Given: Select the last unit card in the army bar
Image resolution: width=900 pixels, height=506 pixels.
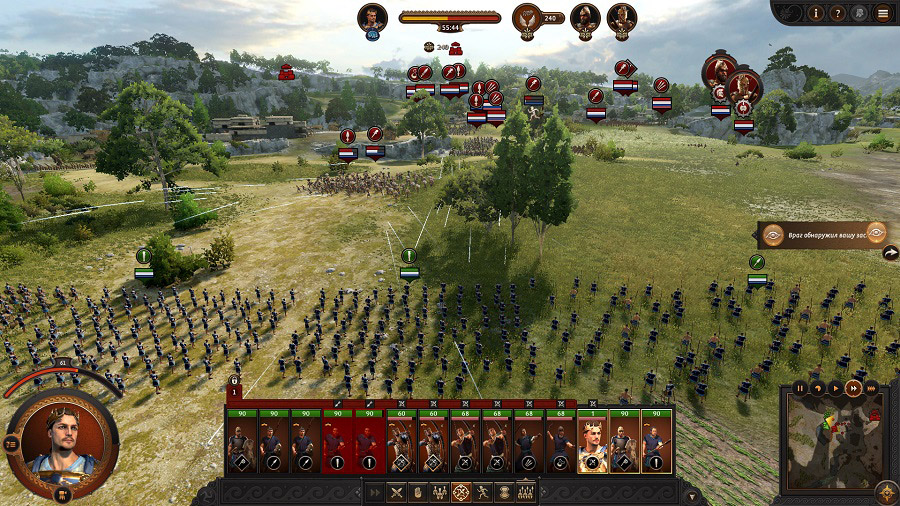Looking at the screenshot, I should (657, 445).
